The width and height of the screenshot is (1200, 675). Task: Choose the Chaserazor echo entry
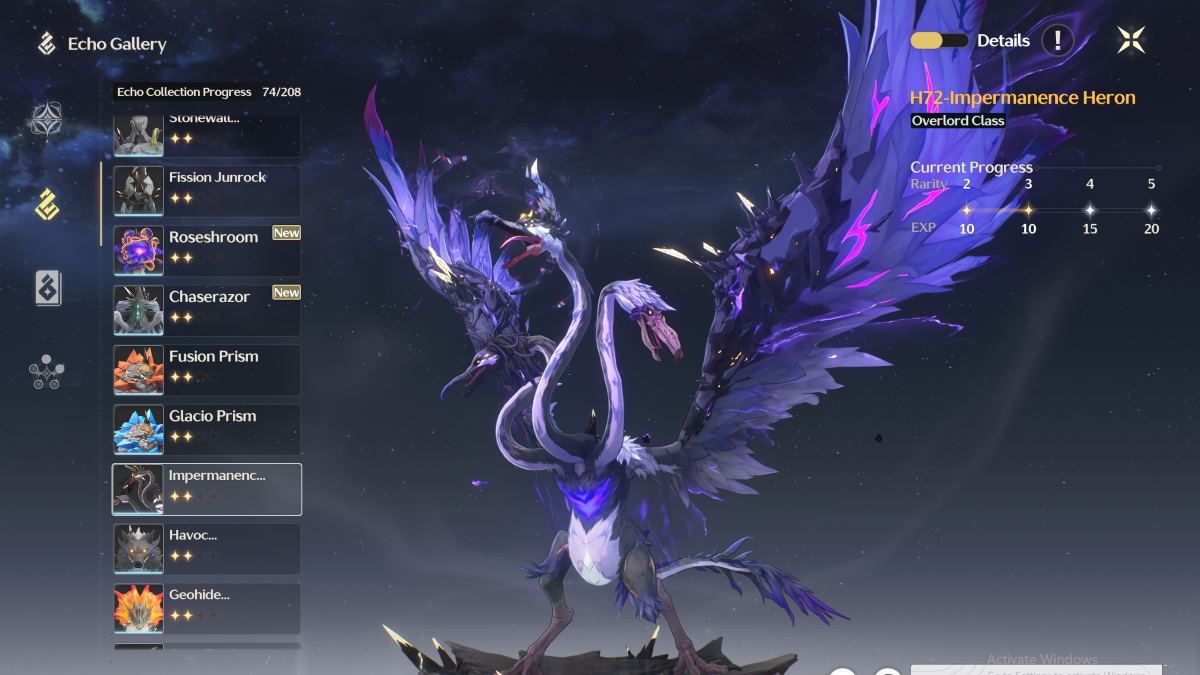[x=207, y=308]
